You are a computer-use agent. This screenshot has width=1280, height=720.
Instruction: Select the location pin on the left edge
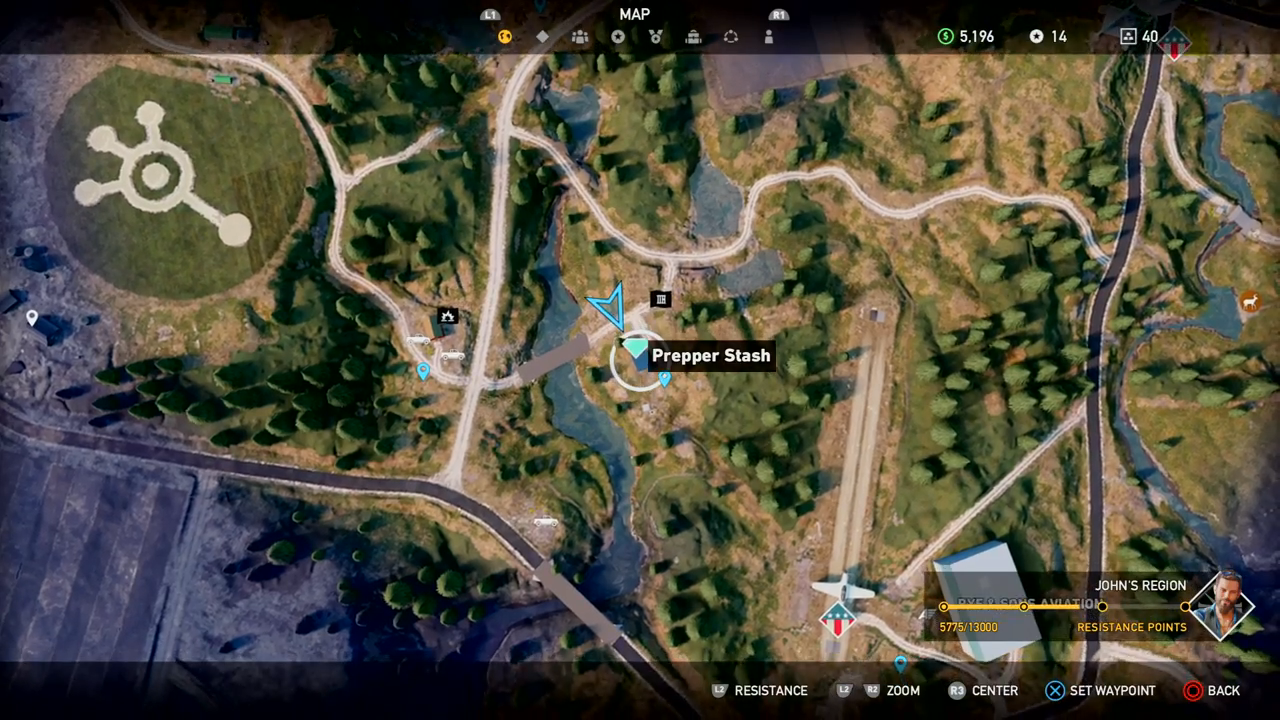[x=31, y=318]
